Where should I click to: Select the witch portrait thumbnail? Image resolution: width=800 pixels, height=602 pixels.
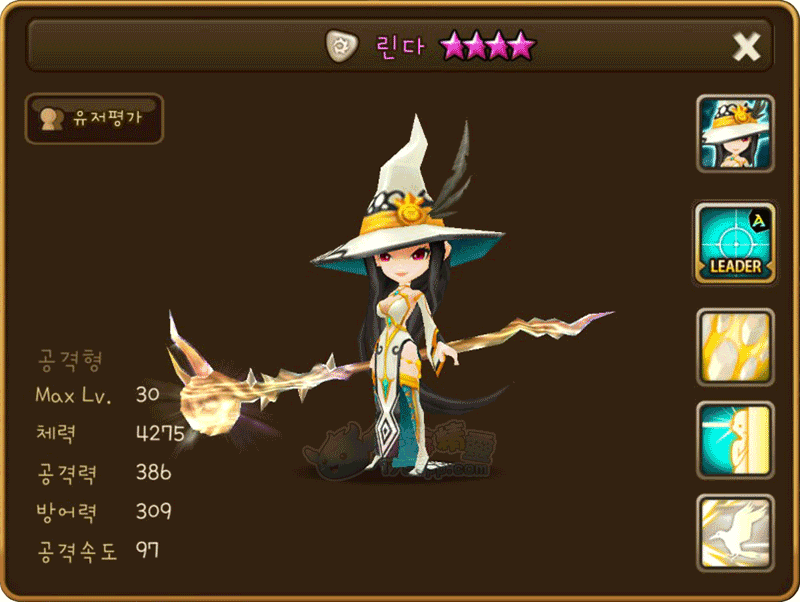tap(735, 135)
